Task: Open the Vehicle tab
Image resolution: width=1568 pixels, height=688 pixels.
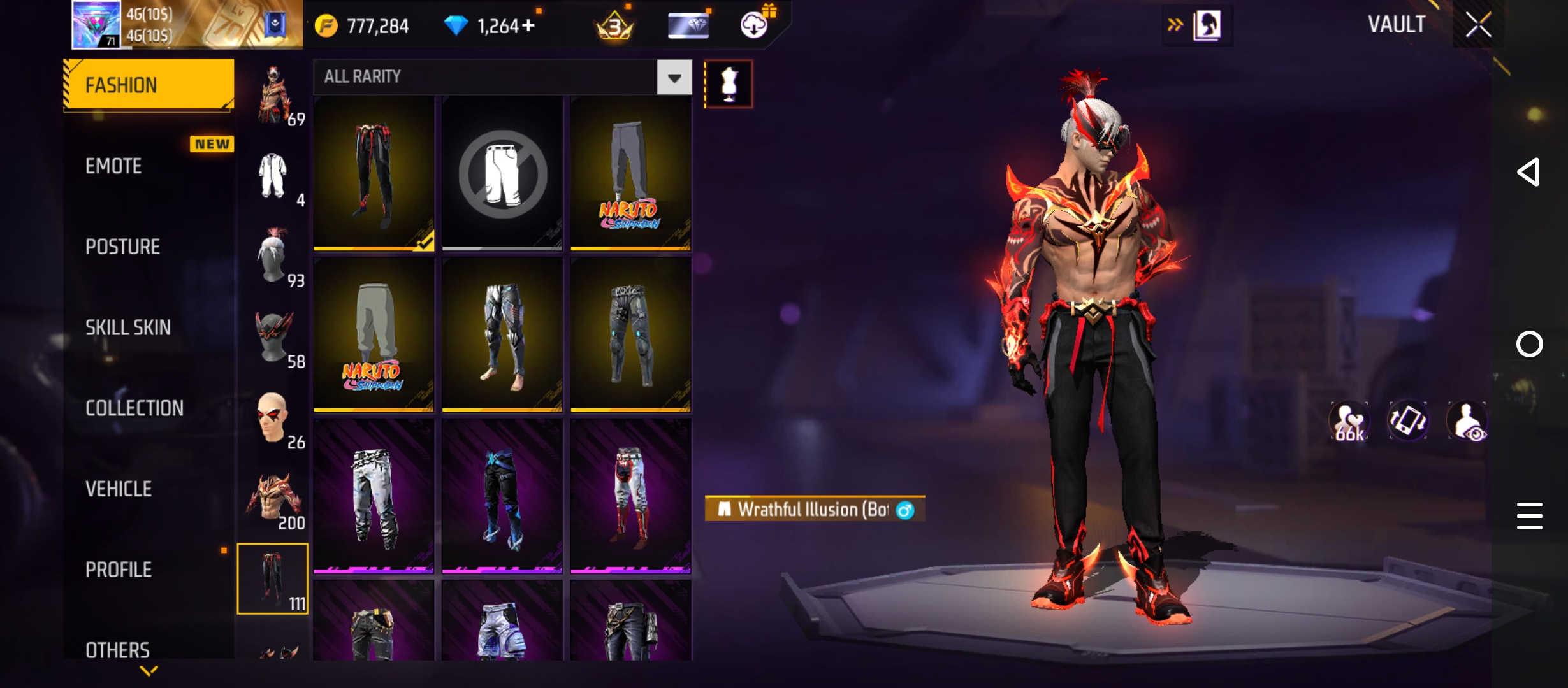Action: (119, 489)
